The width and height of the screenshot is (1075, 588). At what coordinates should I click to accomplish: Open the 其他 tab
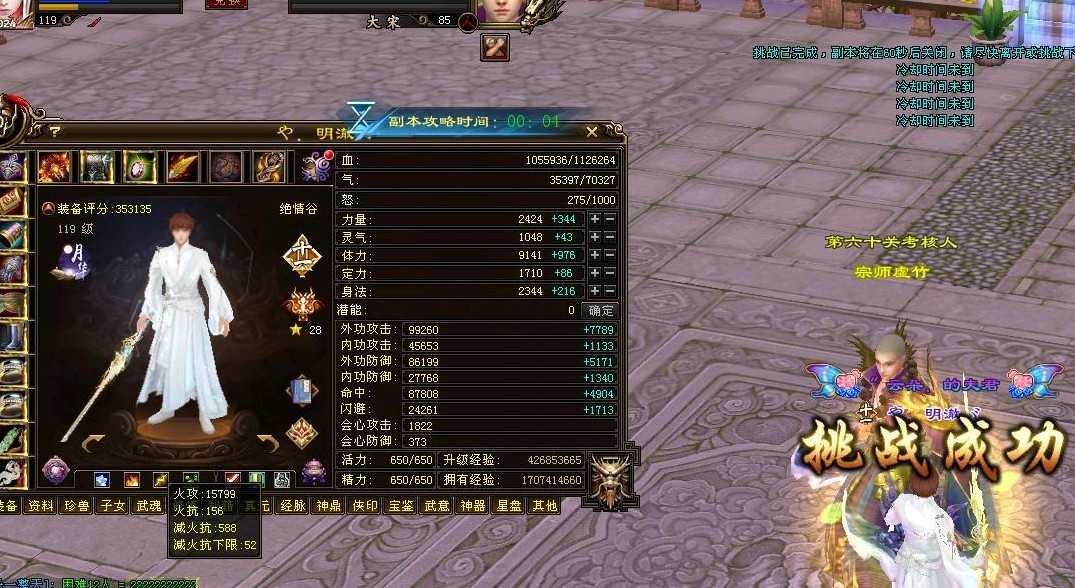(545, 506)
